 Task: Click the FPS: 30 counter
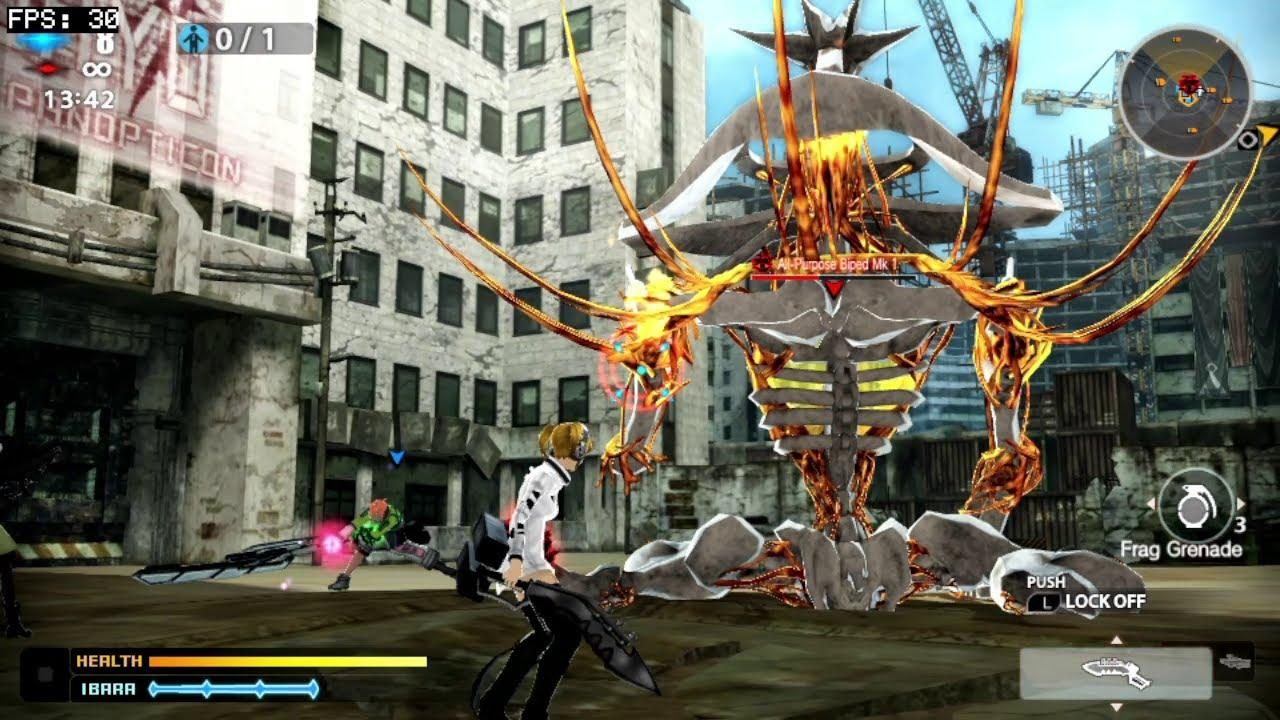(x=60, y=20)
